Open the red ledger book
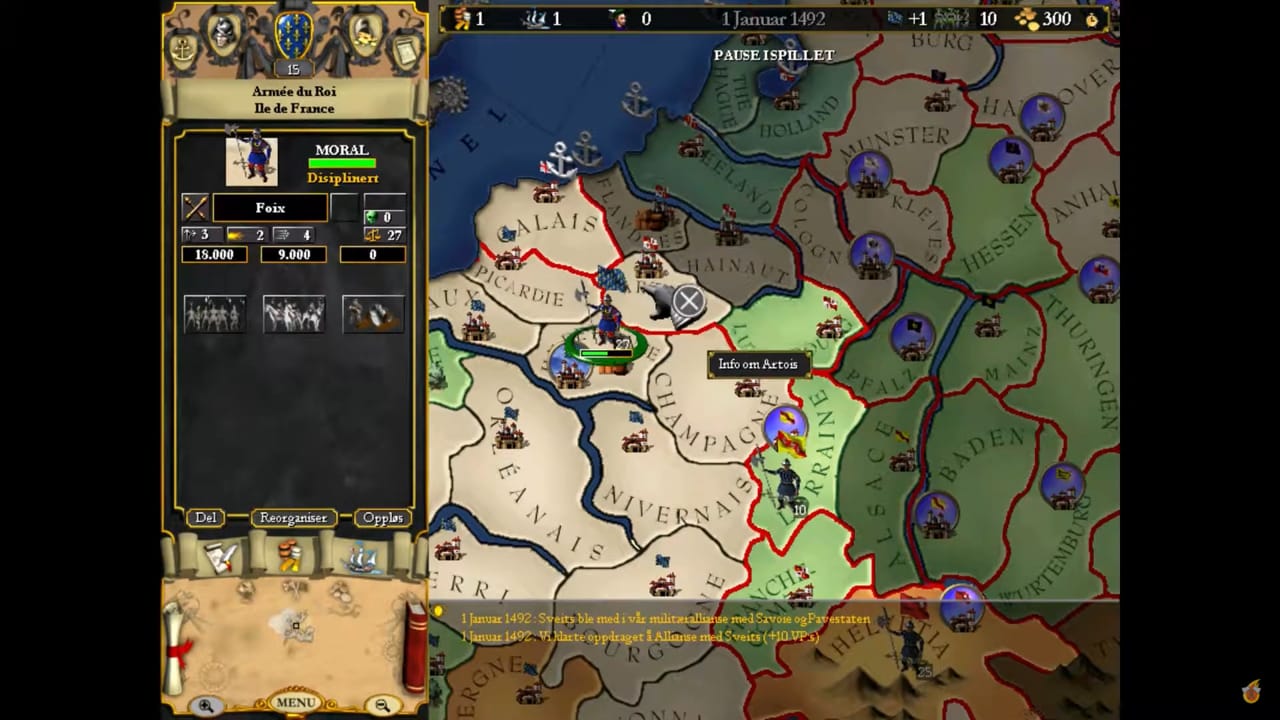This screenshot has height=720, width=1280. (414, 645)
